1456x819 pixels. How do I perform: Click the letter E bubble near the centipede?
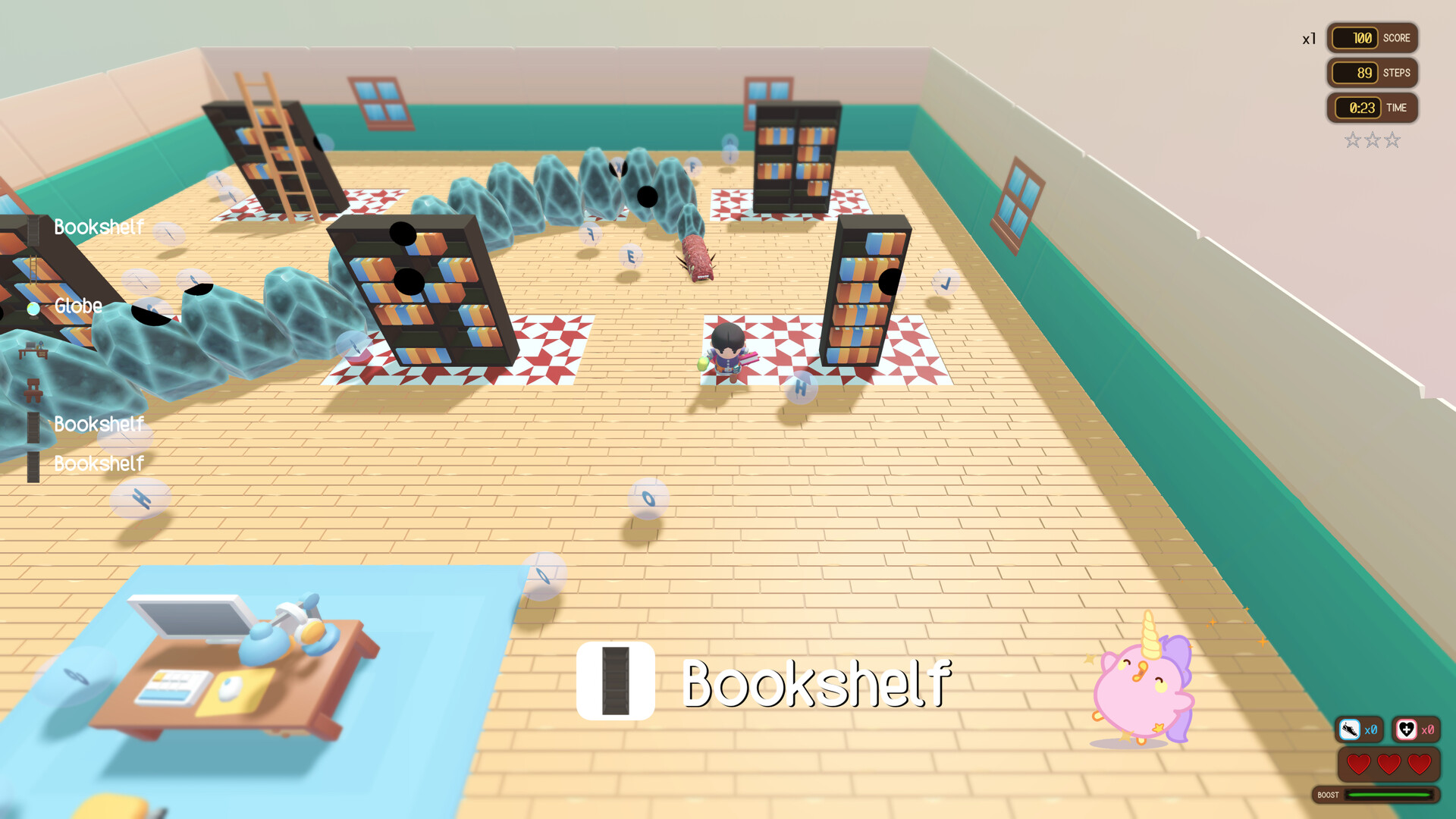click(x=631, y=256)
